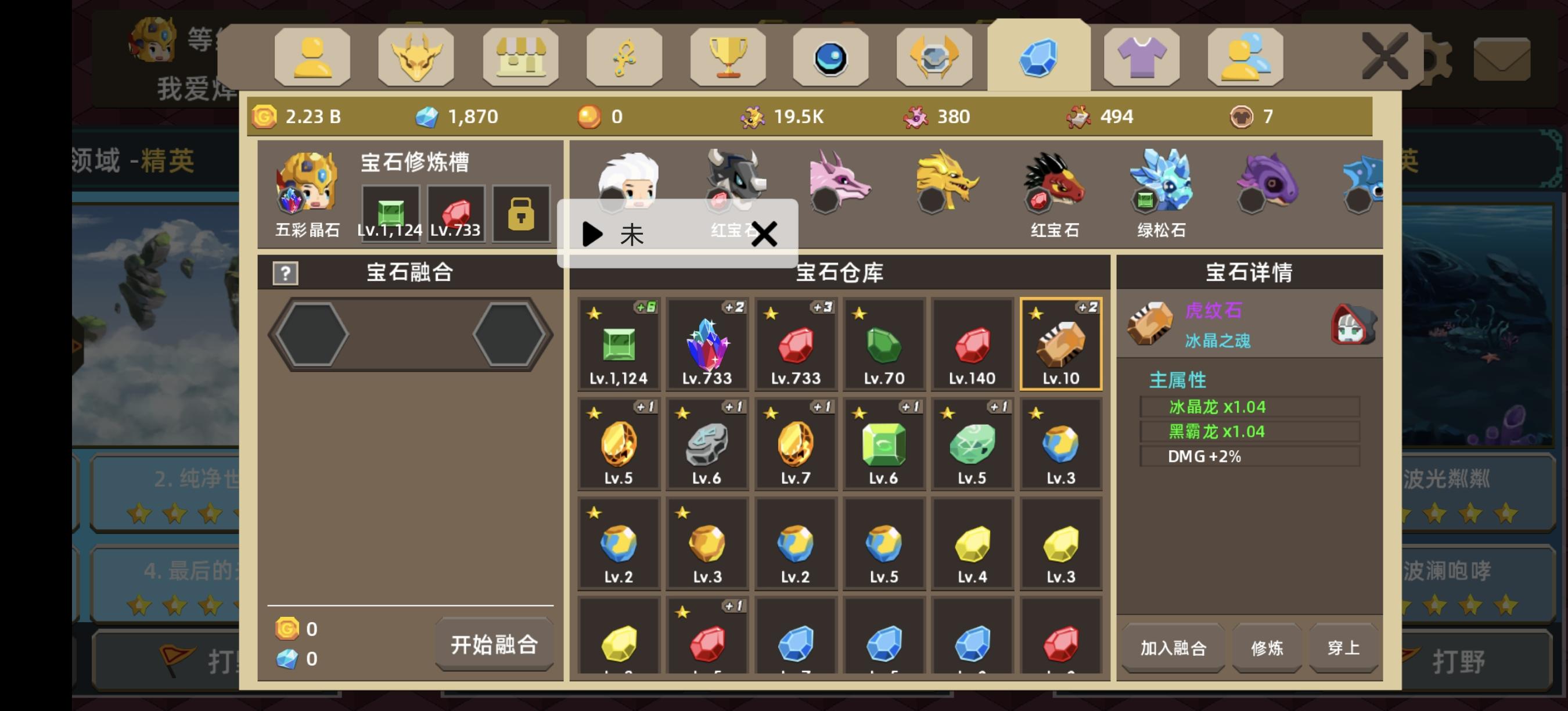Open the friends icon at top bar
Viewport: 1568px width, 711px height.
click(1245, 56)
